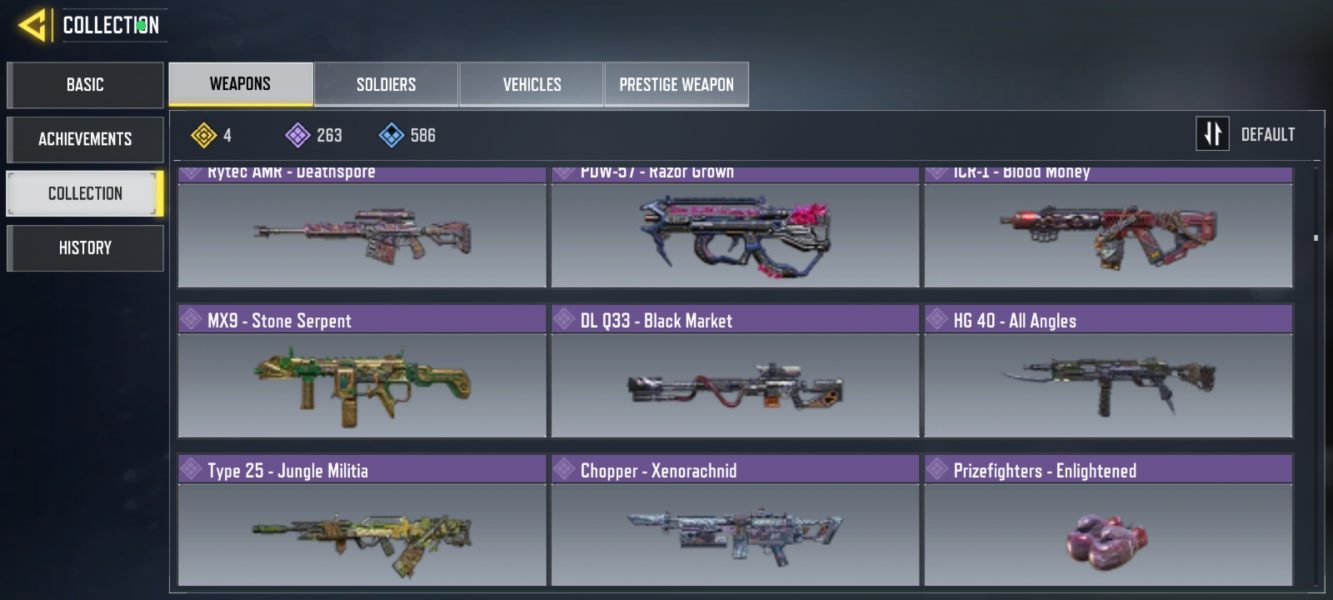Select the Type 25 - Jungle Militia weapon
Viewport: 1333px width, 600px height.
(362, 533)
